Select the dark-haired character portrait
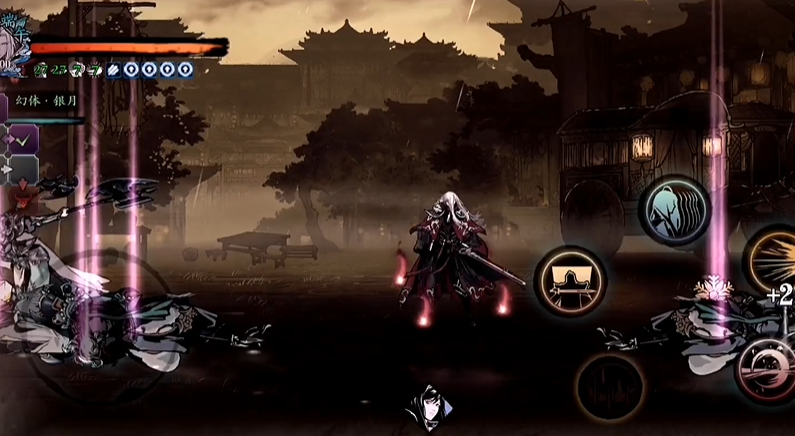The image size is (795, 436). [x=425, y=410]
